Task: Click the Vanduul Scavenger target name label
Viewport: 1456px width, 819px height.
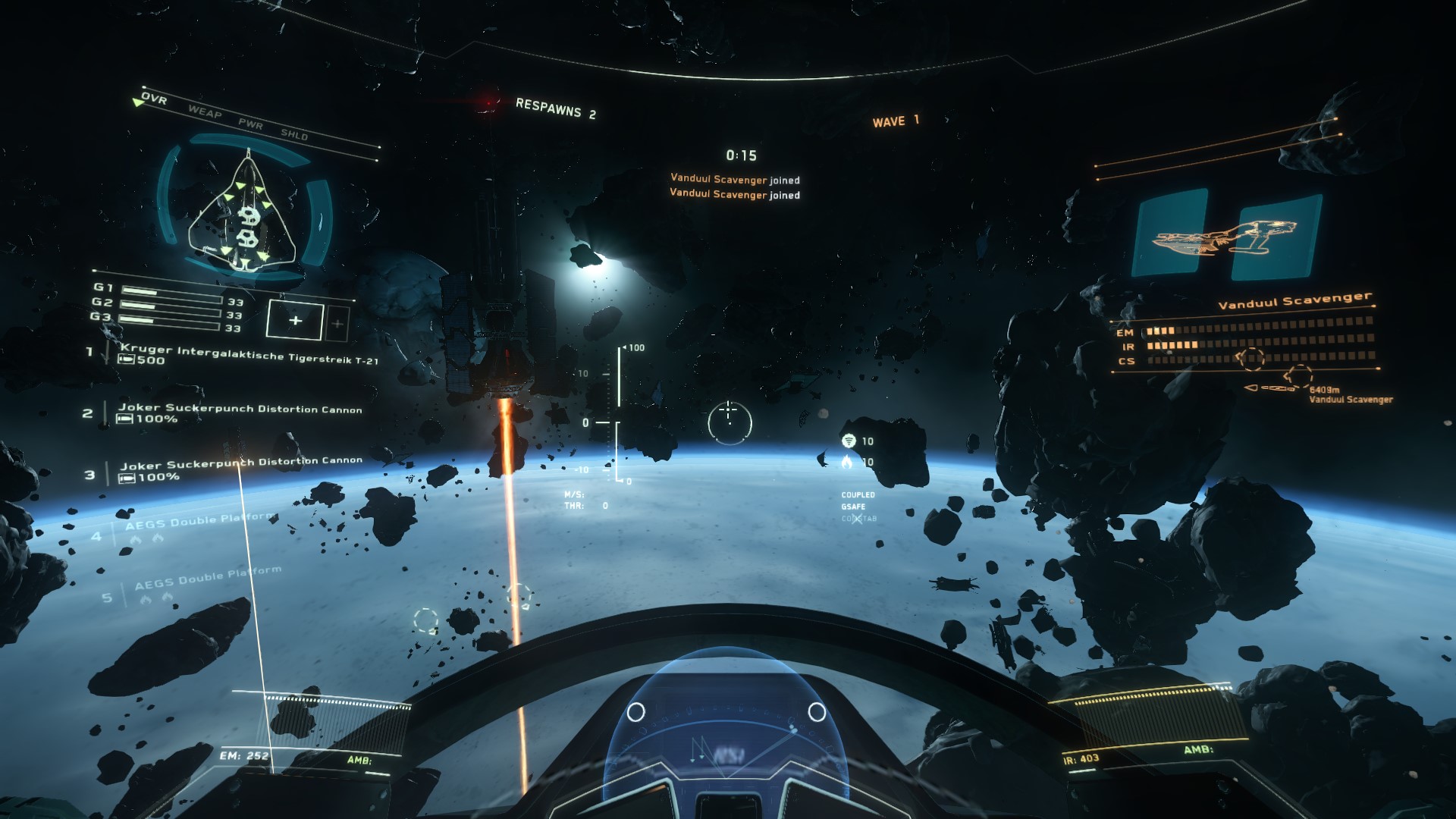Action: coord(1294,300)
